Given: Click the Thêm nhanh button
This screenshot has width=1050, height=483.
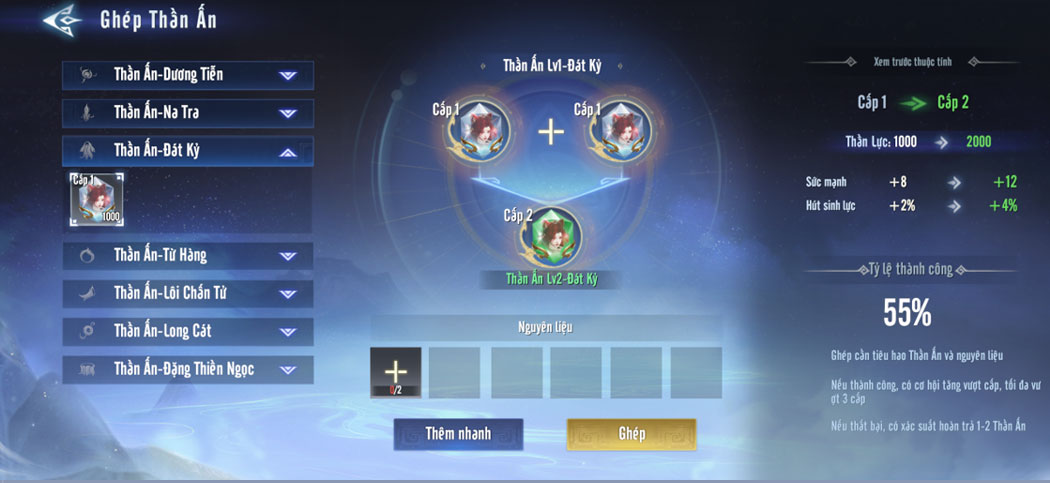Looking at the screenshot, I should tap(457, 434).
